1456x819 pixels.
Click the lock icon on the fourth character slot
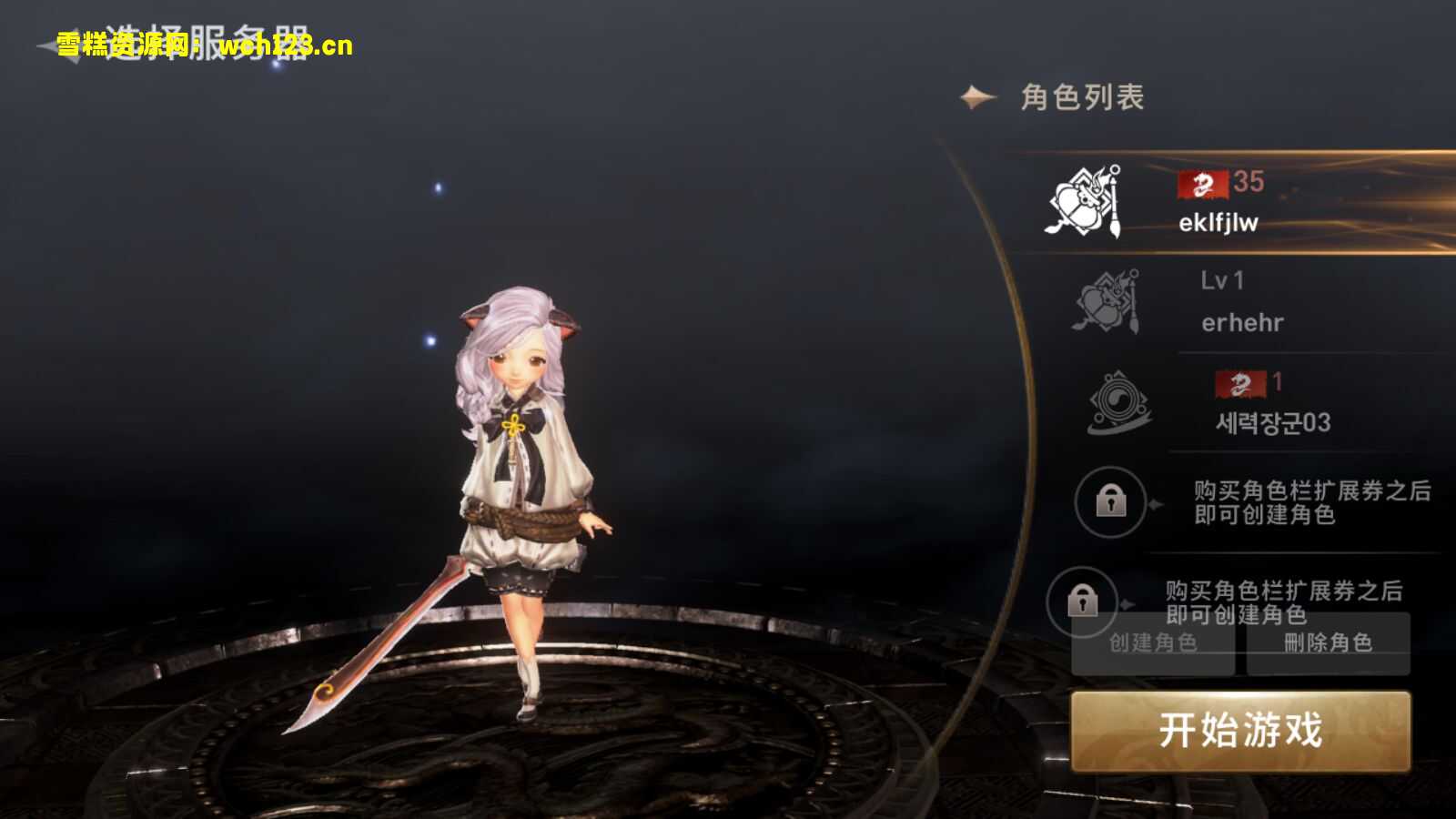(1110, 503)
